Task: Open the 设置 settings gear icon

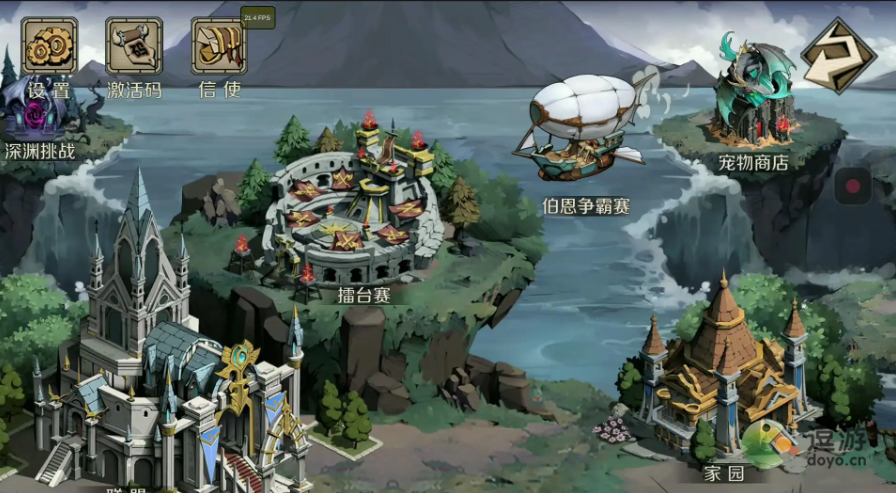Action: (49, 47)
